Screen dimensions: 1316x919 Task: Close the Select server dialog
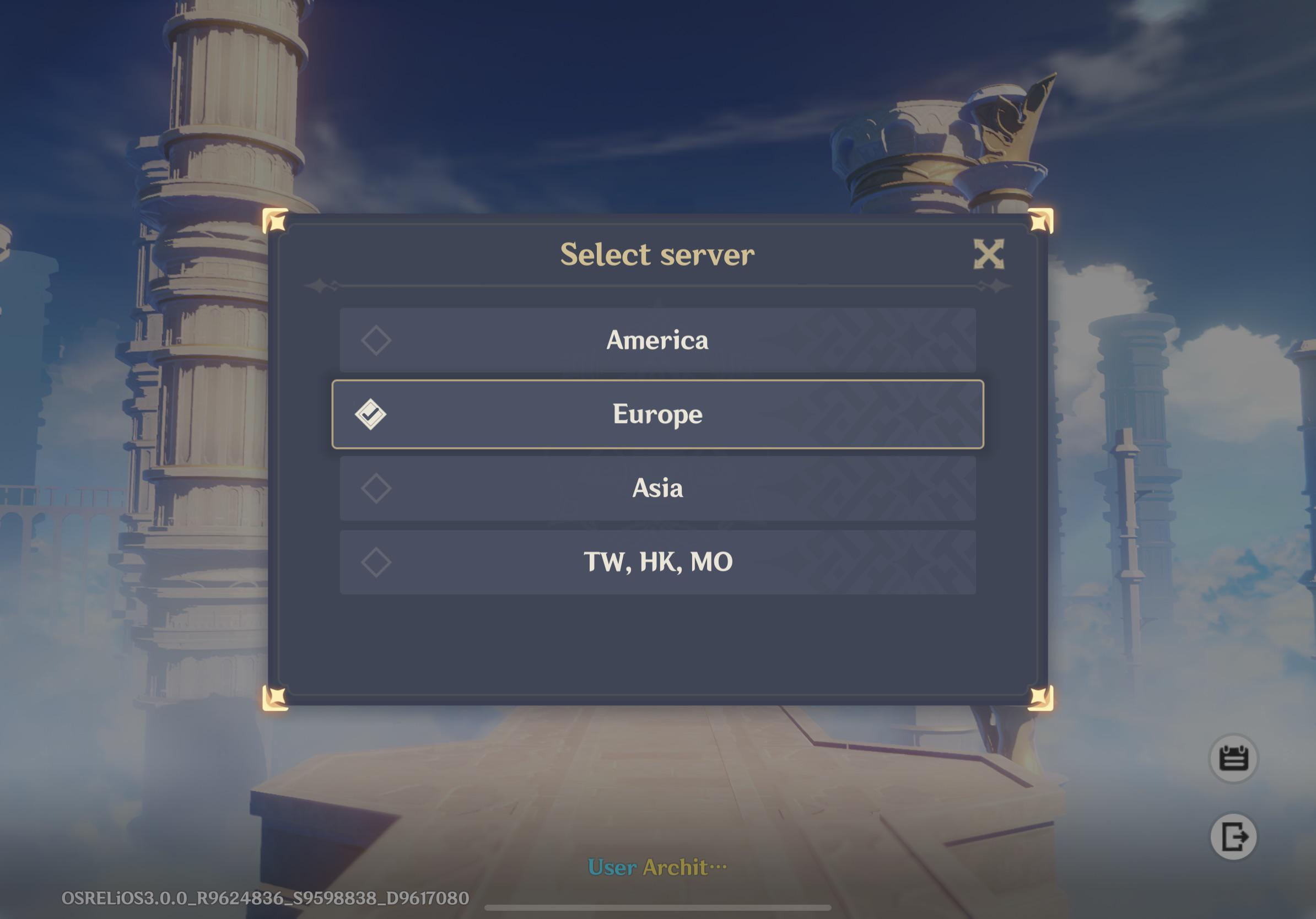989,254
